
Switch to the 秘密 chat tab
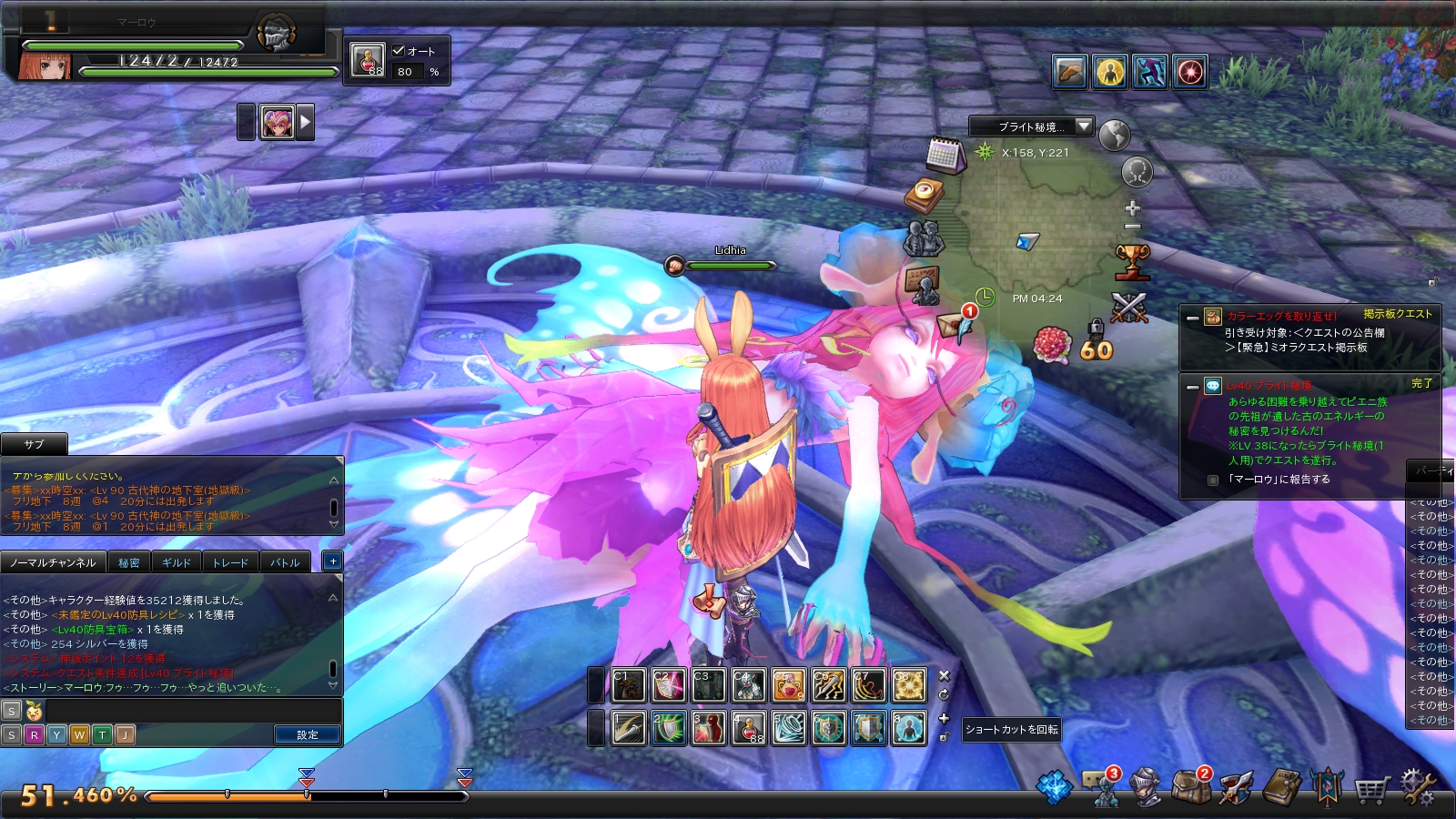[x=129, y=562]
